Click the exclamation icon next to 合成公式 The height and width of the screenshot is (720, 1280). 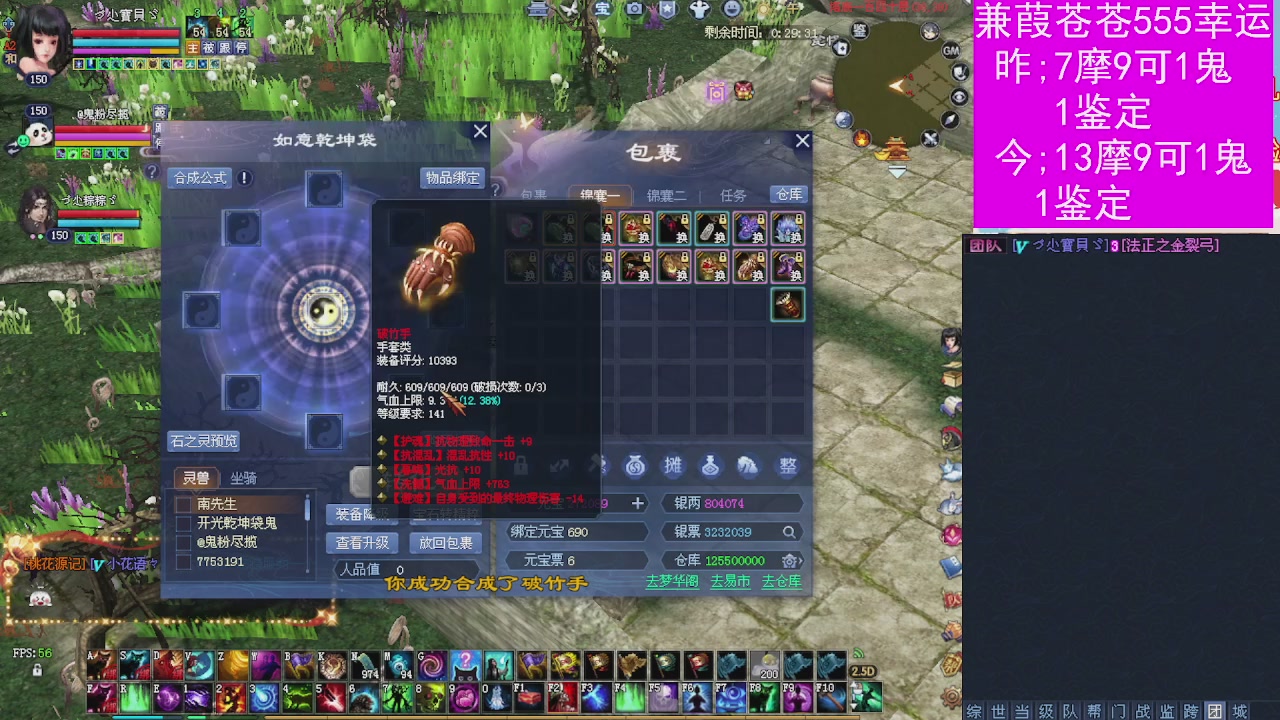(243, 179)
